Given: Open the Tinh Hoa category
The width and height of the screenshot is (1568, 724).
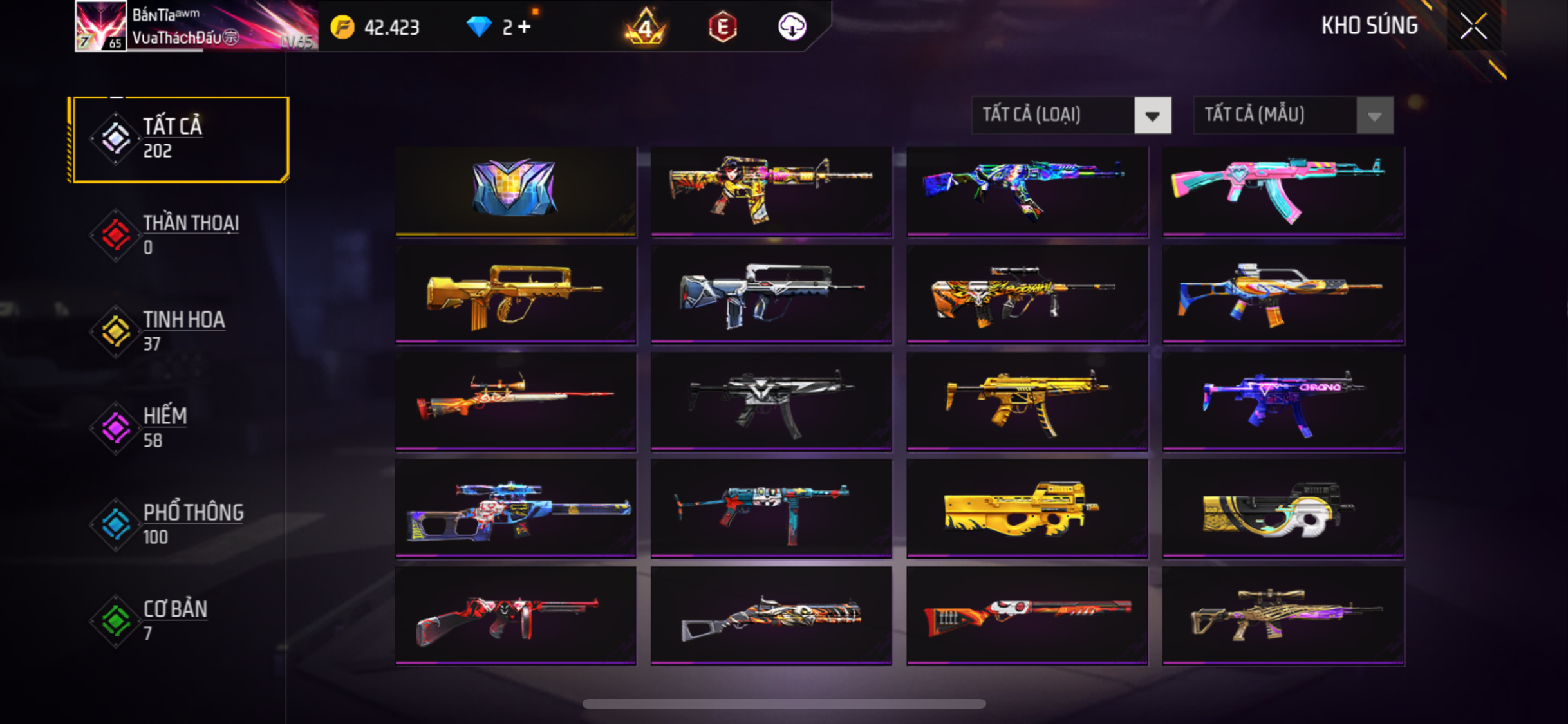Looking at the screenshot, I should [180, 331].
